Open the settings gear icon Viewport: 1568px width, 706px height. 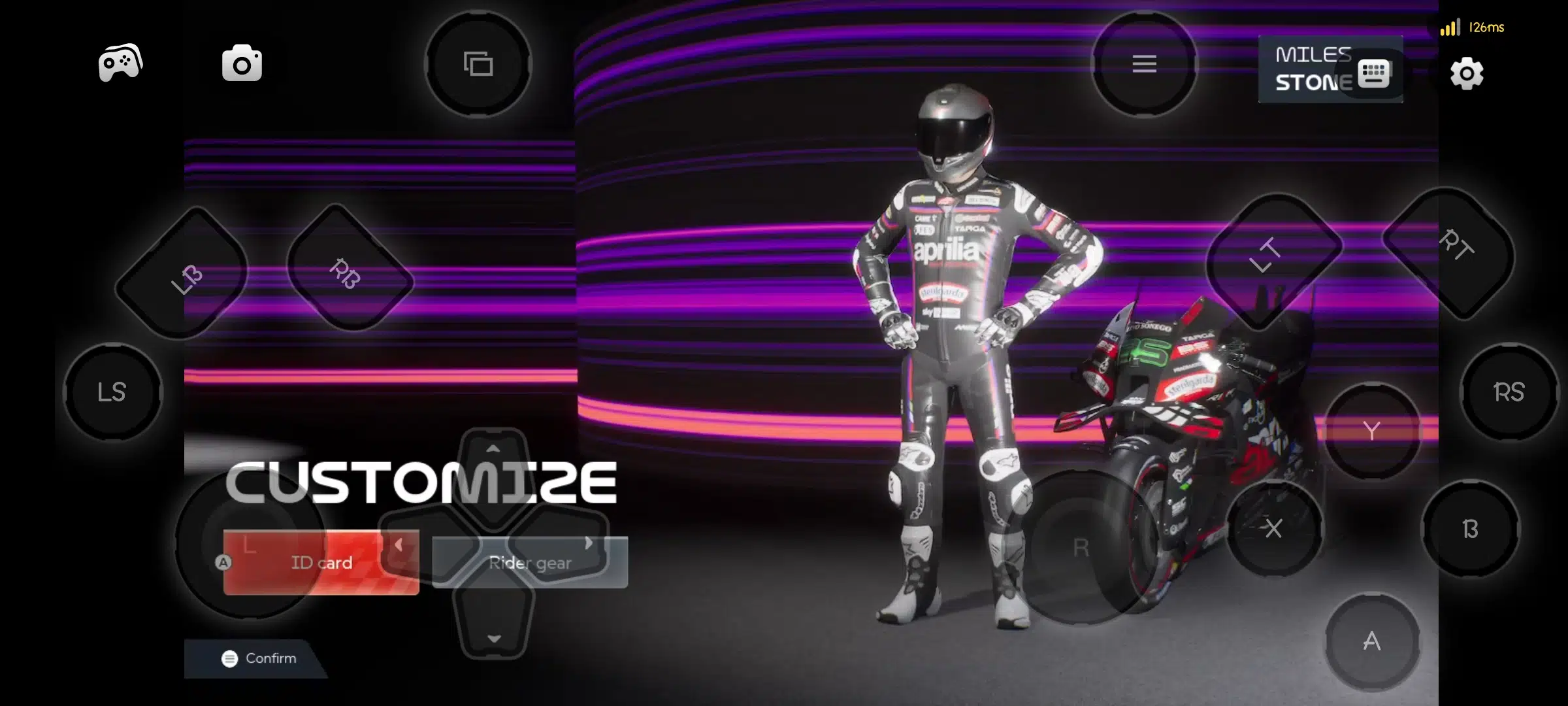1467,75
